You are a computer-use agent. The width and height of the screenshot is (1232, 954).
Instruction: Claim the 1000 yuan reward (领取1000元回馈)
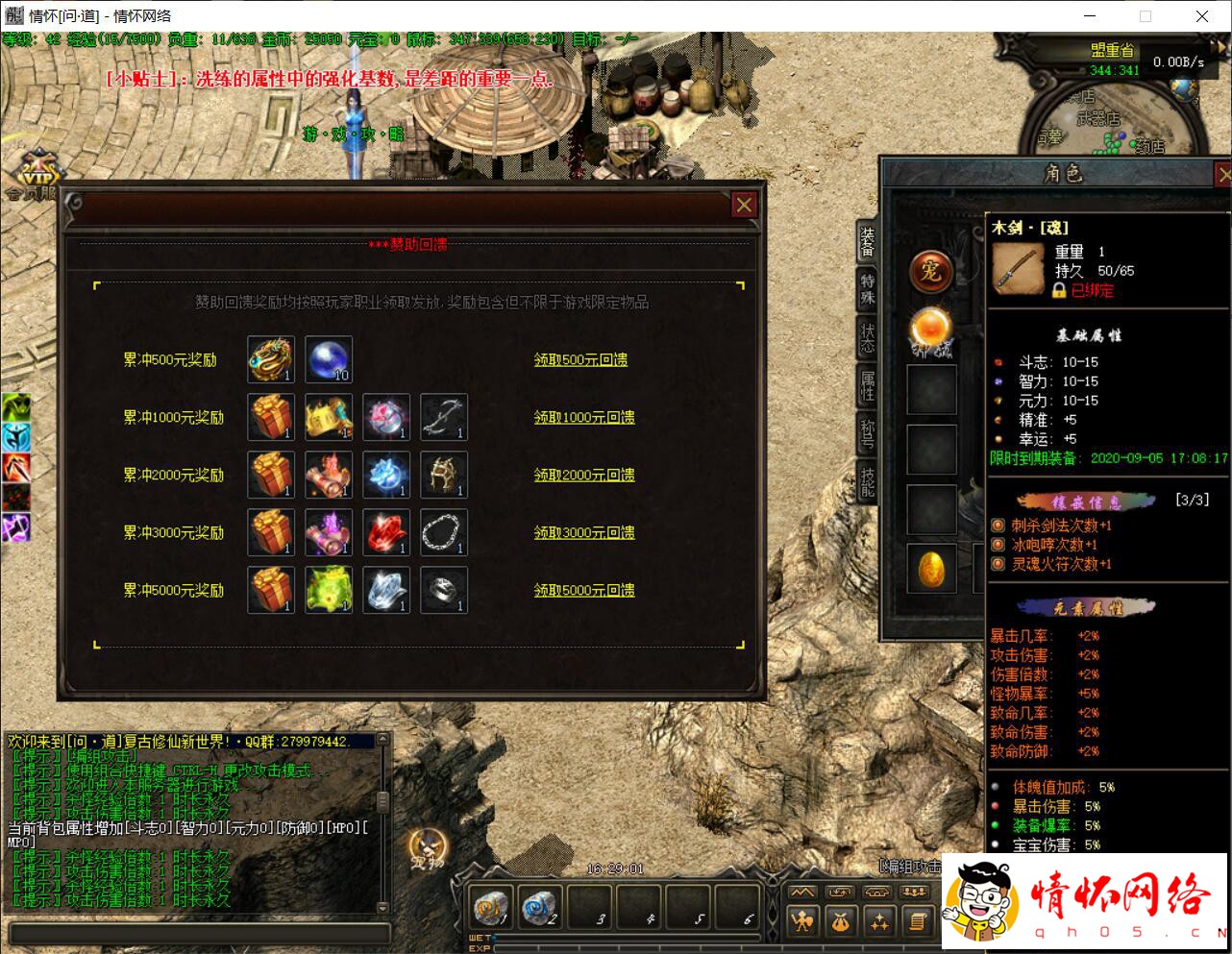click(584, 417)
